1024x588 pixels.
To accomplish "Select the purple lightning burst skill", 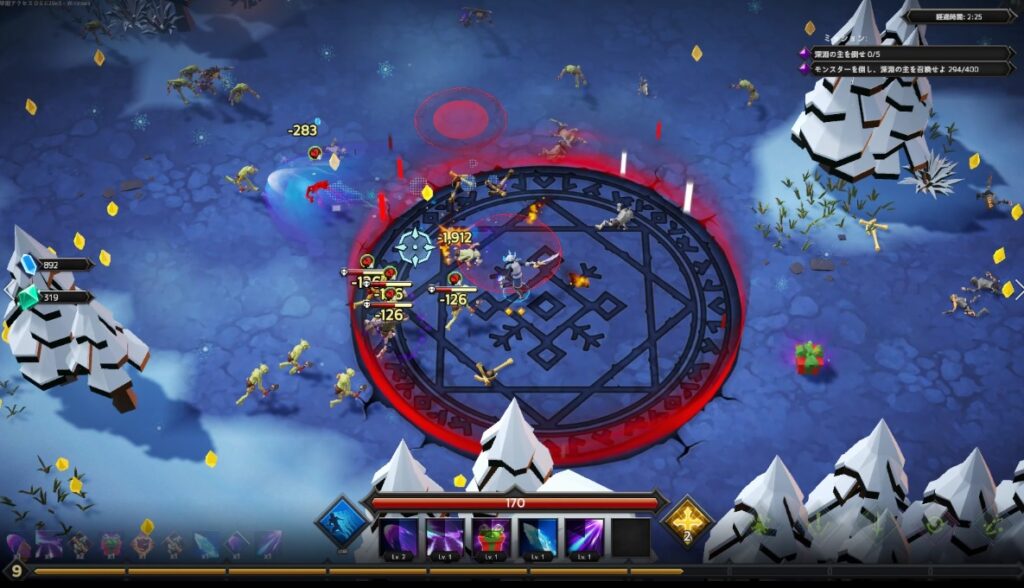I will tap(445, 537).
